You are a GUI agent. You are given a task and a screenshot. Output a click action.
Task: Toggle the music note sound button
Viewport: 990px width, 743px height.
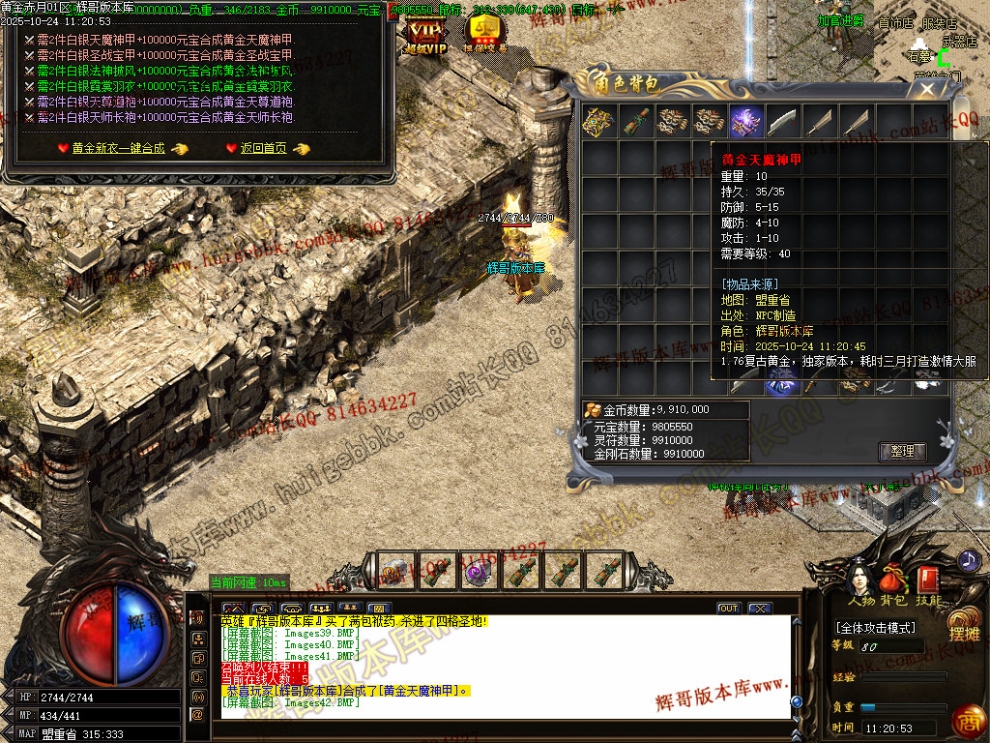pyautogui.click(x=967, y=560)
